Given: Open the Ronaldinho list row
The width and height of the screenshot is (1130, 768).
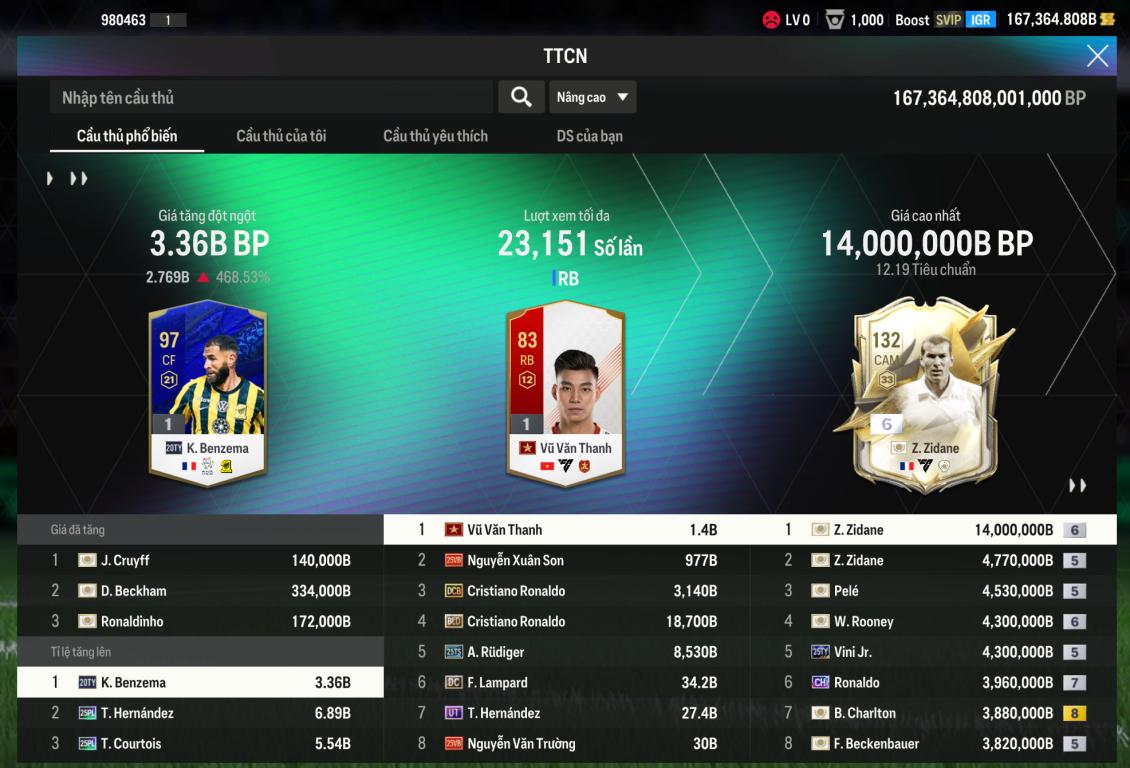Looking at the screenshot, I should click(x=200, y=621).
